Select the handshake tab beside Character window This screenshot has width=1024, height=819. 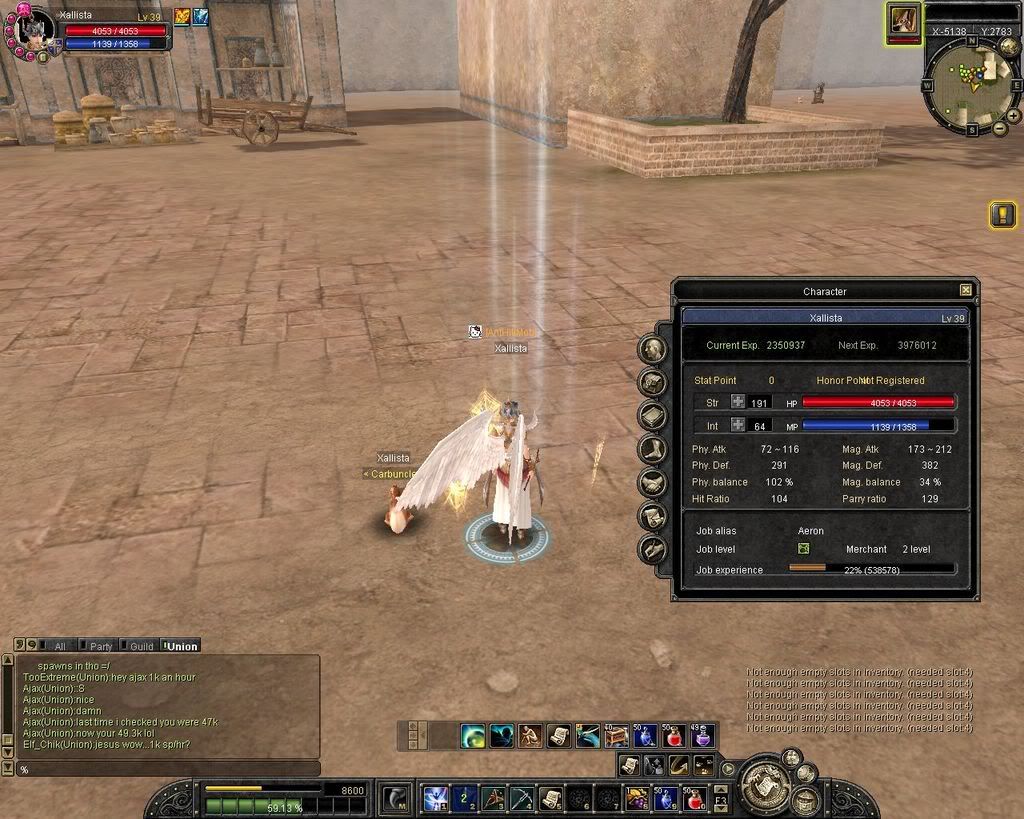(653, 483)
